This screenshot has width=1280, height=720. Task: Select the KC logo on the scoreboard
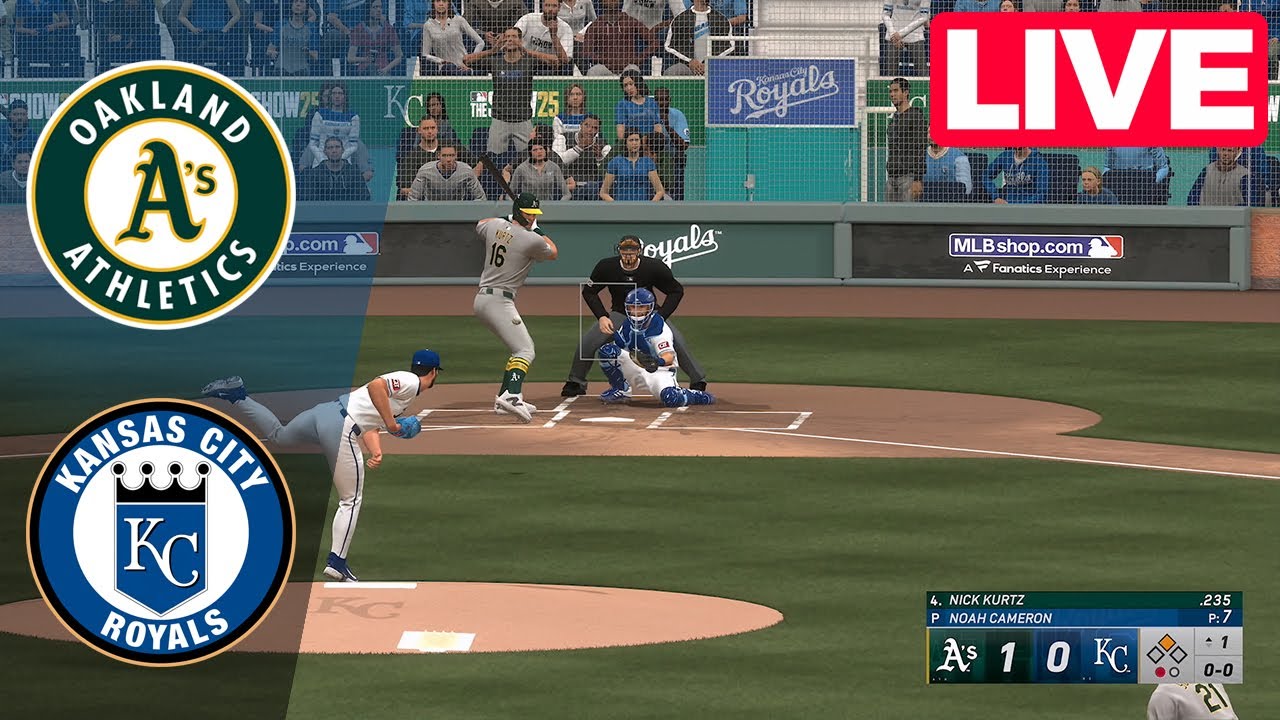[1112, 655]
